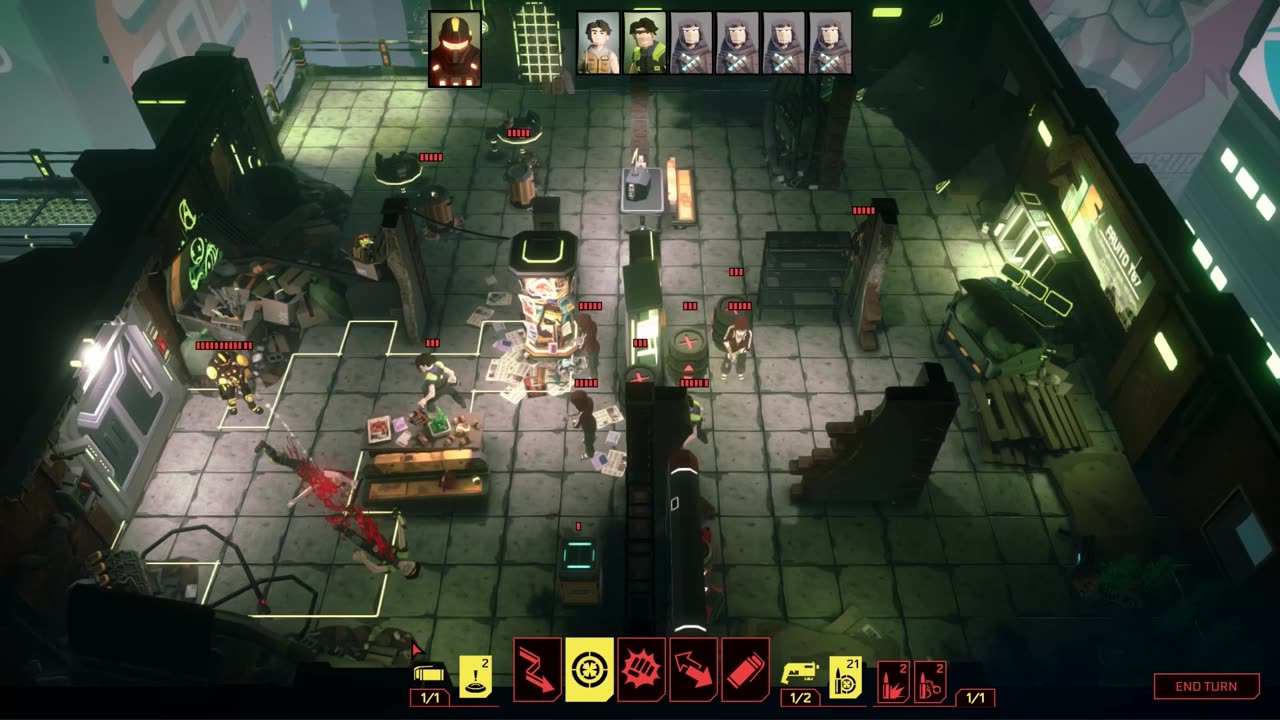Click the End Turn button
Image resolution: width=1280 pixels, height=720 pixels.
[x=1206, y=686]
